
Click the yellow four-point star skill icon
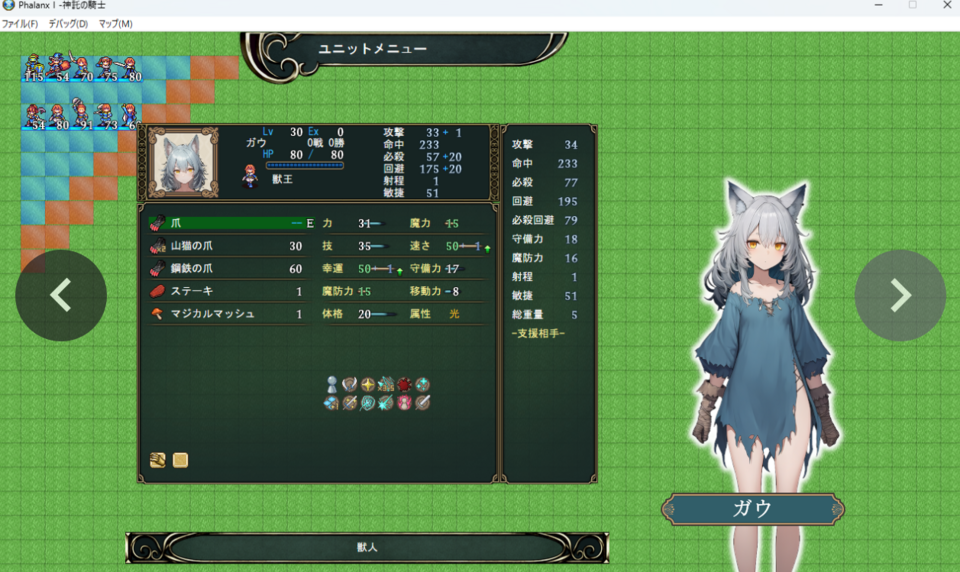368,384
